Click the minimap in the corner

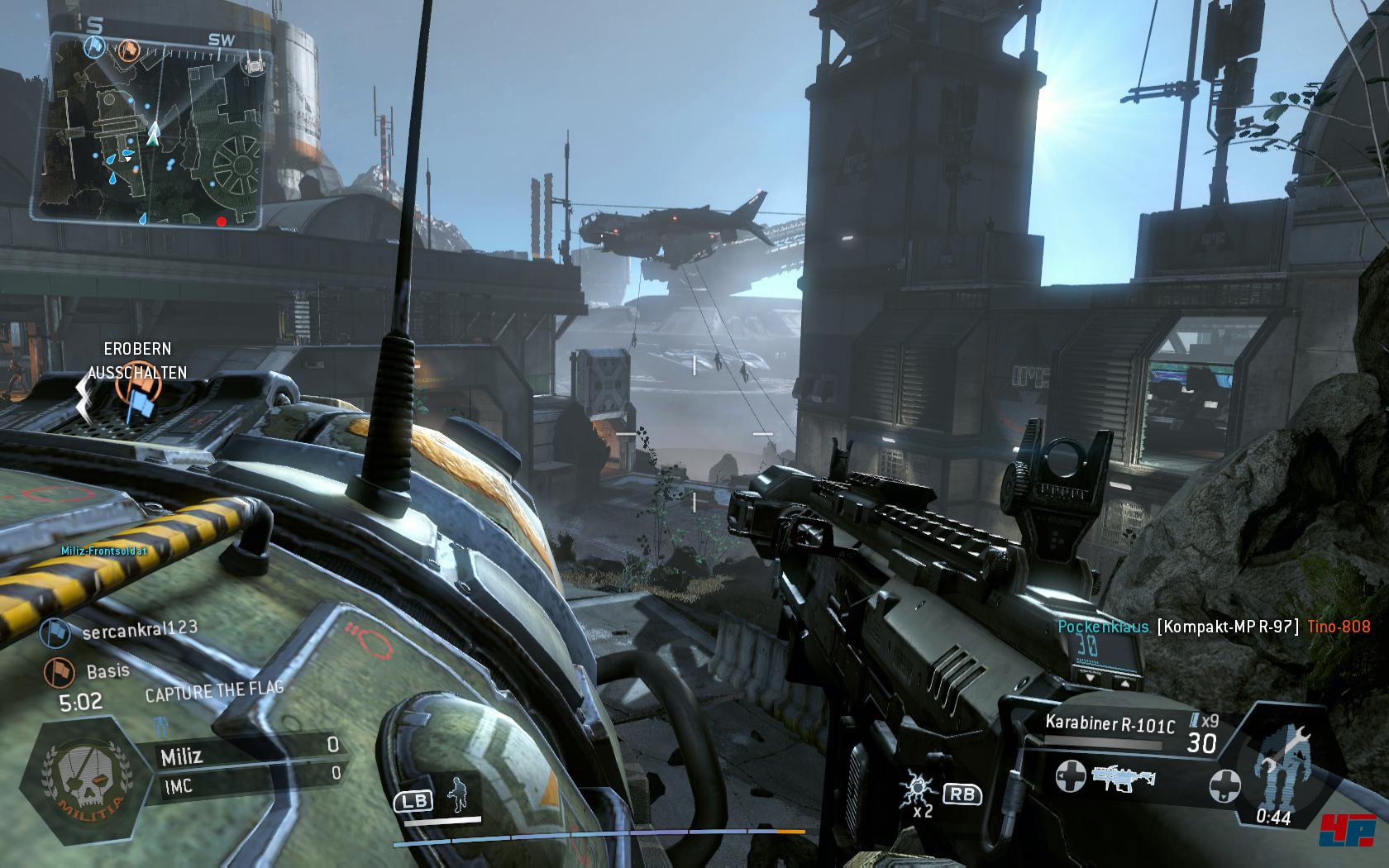(x=153, y=131)
